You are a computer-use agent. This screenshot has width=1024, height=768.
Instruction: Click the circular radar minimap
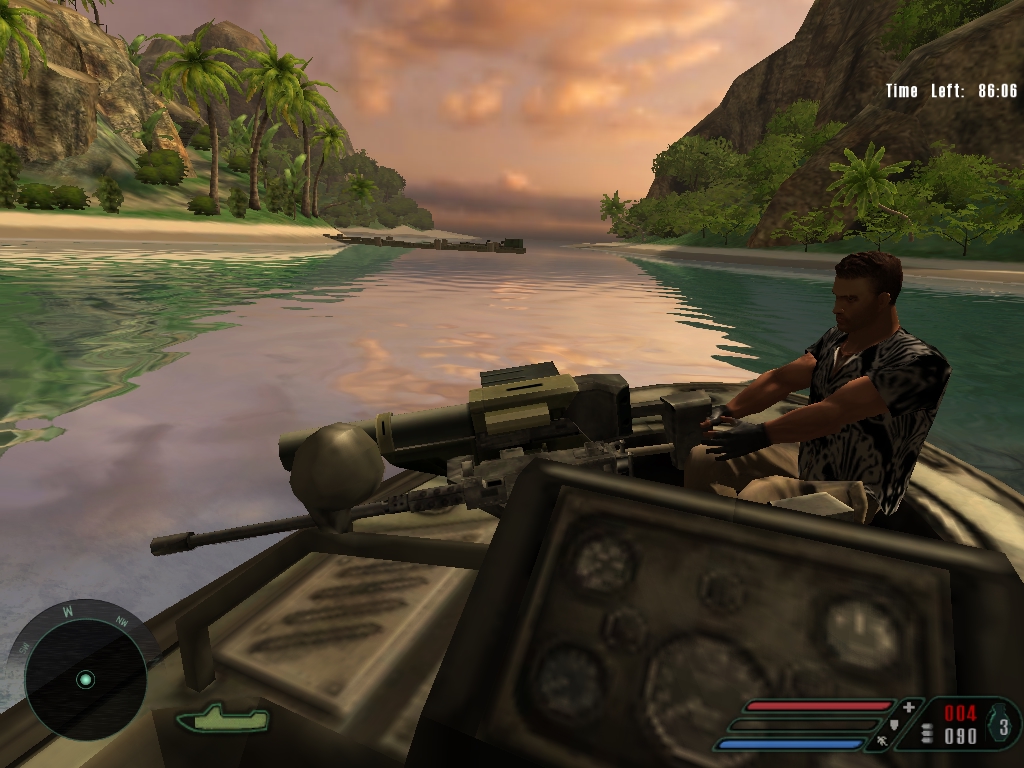[x=85, y=680]
